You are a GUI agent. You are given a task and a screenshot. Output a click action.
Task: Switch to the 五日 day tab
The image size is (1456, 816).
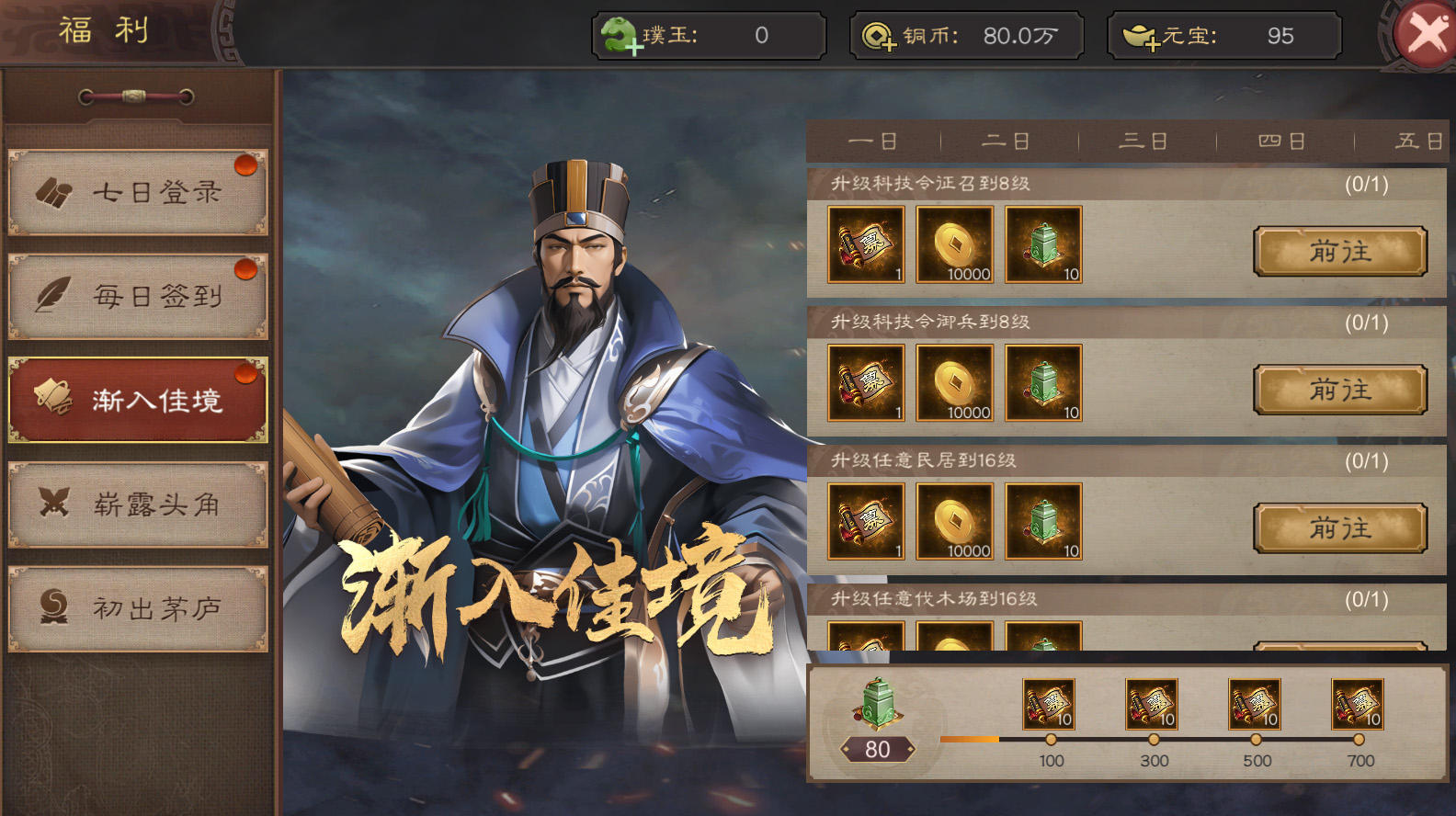(x=1418, y=141)
